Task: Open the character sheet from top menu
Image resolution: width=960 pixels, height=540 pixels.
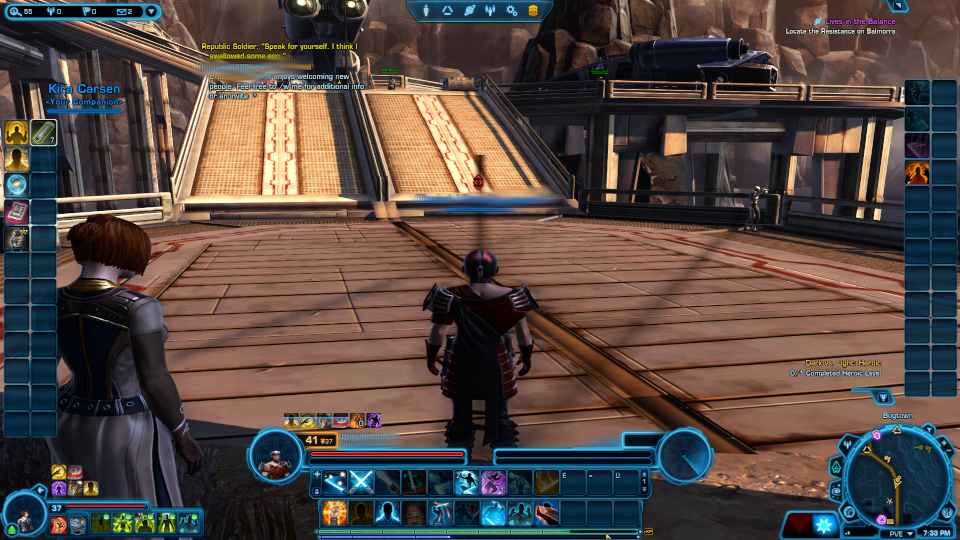Action: [428, 10]
